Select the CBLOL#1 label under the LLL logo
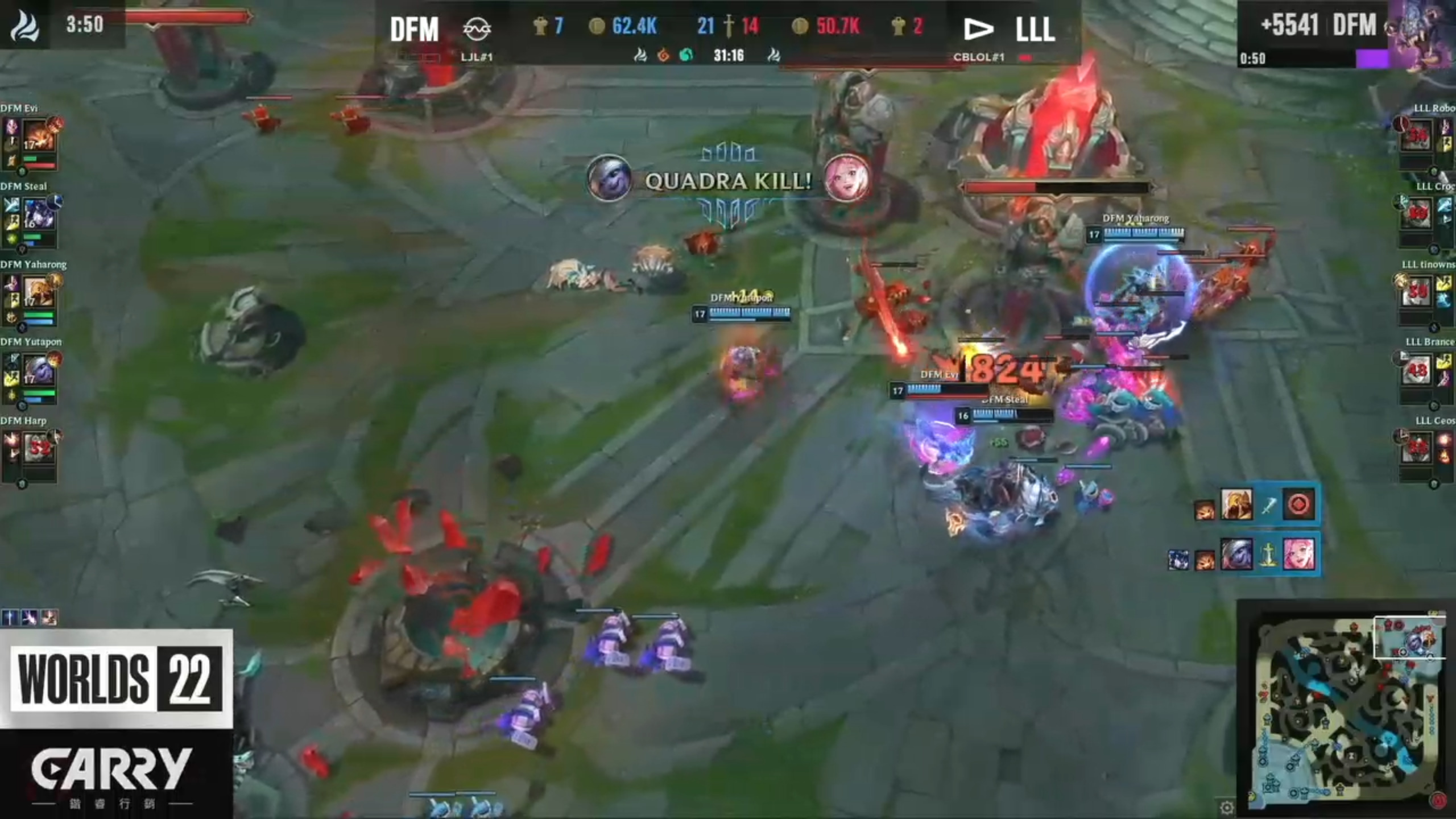The image size is (1456, 819). pyautogui.click(x=980, y=57)
